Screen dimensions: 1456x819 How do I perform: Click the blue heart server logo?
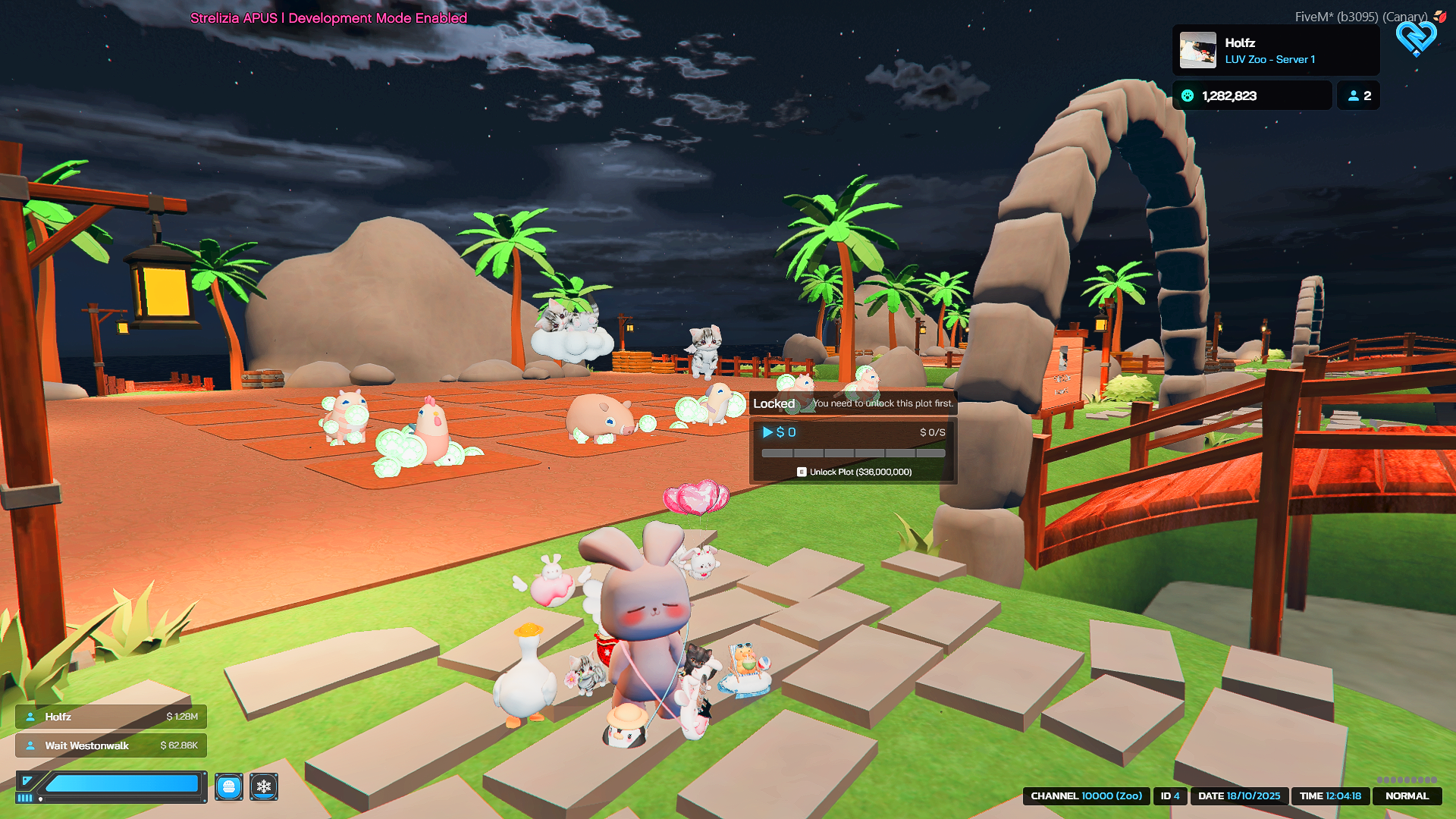[1416, 36]
